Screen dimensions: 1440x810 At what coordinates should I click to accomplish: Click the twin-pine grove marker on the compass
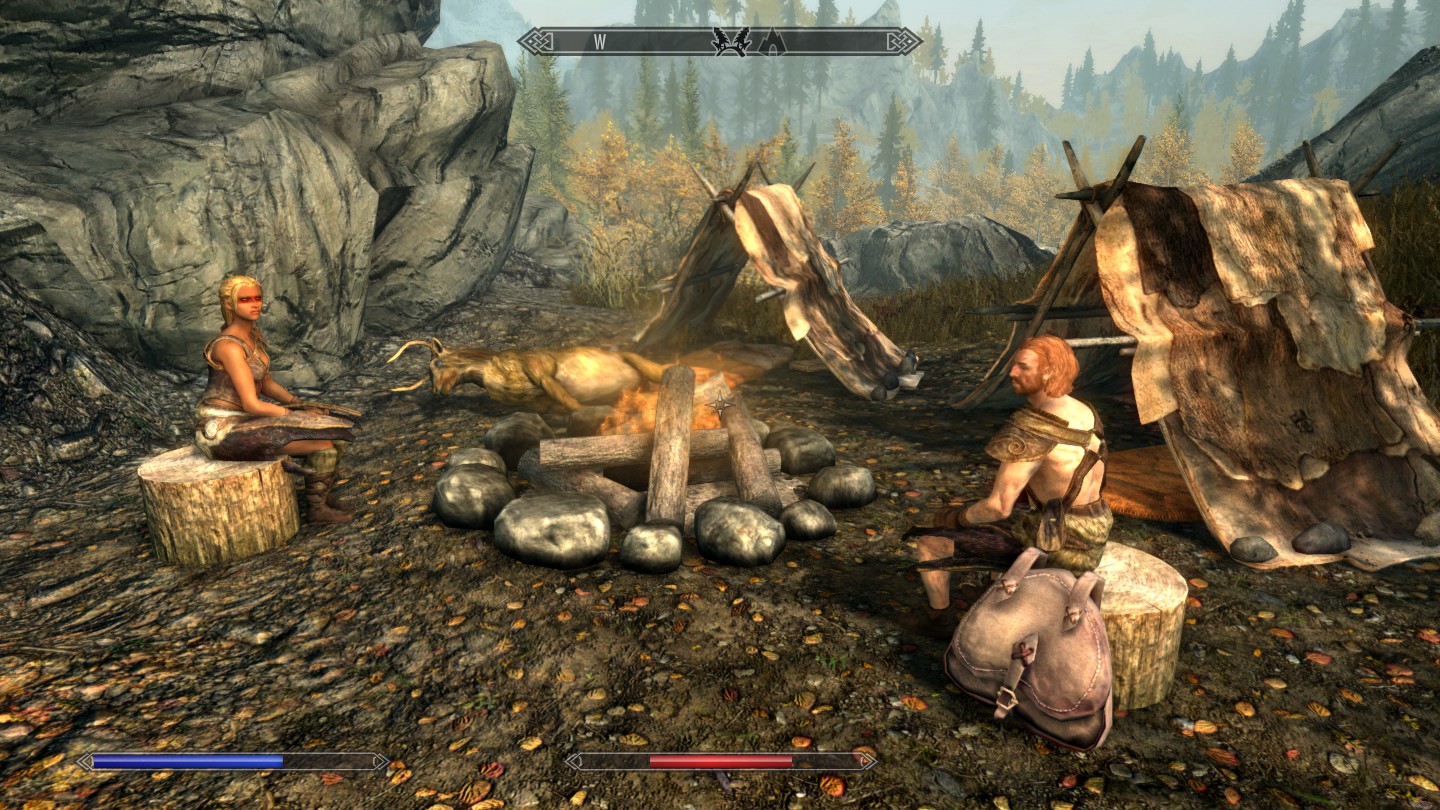tap(731, 41)
